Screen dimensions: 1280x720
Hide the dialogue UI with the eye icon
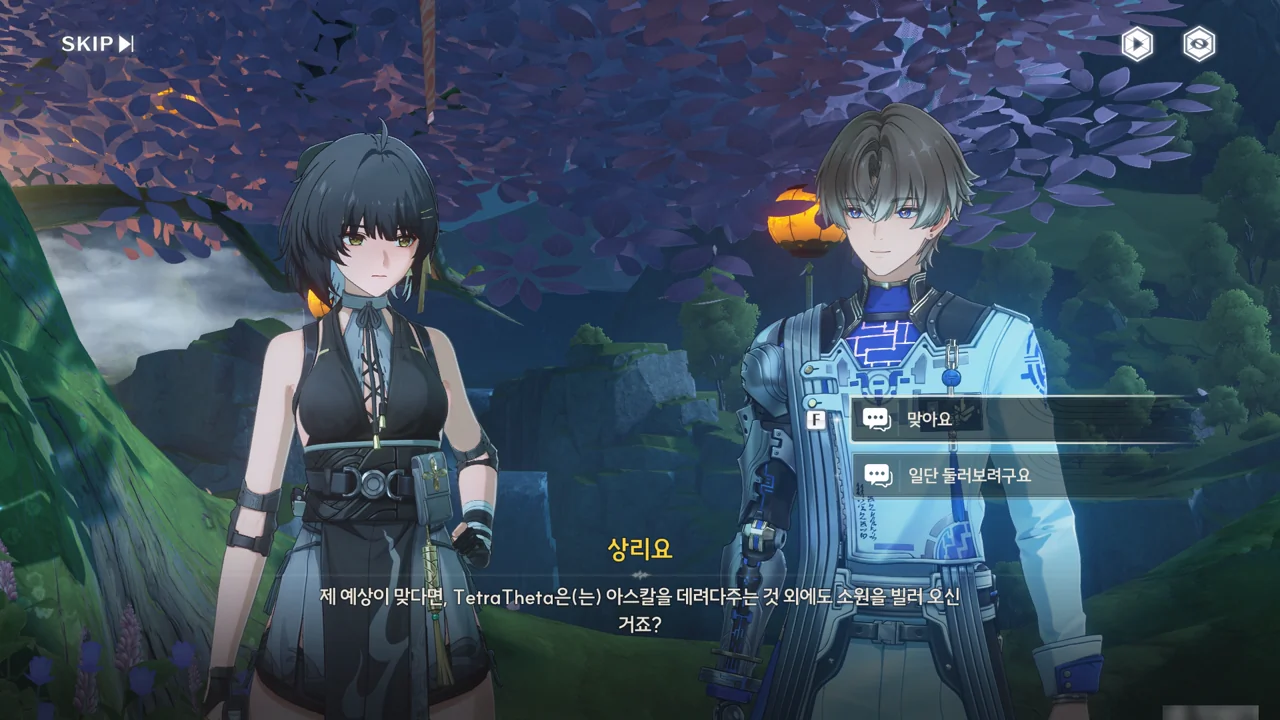coord(1199,44)
